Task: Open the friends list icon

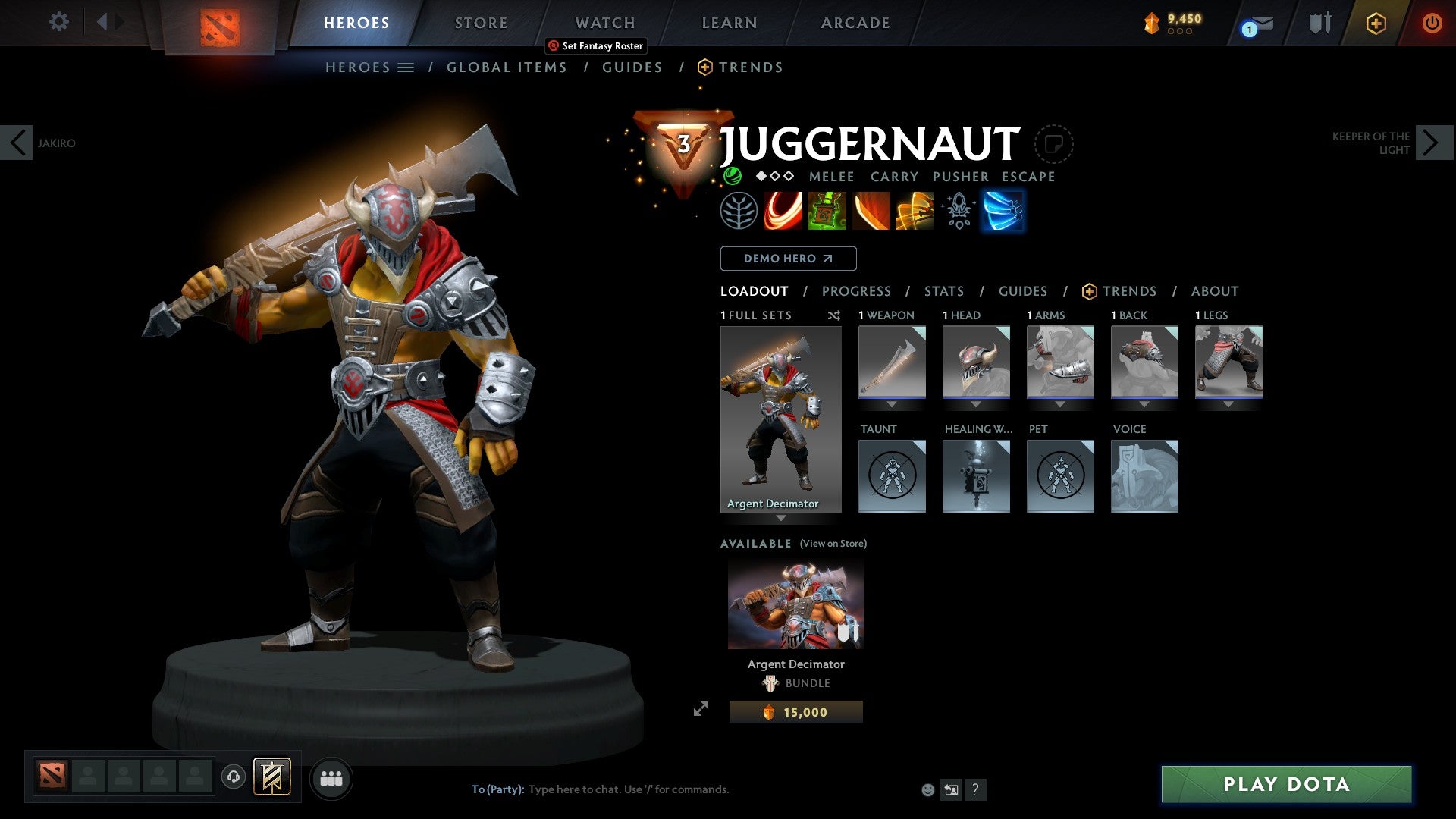Action: click(331, 778)
